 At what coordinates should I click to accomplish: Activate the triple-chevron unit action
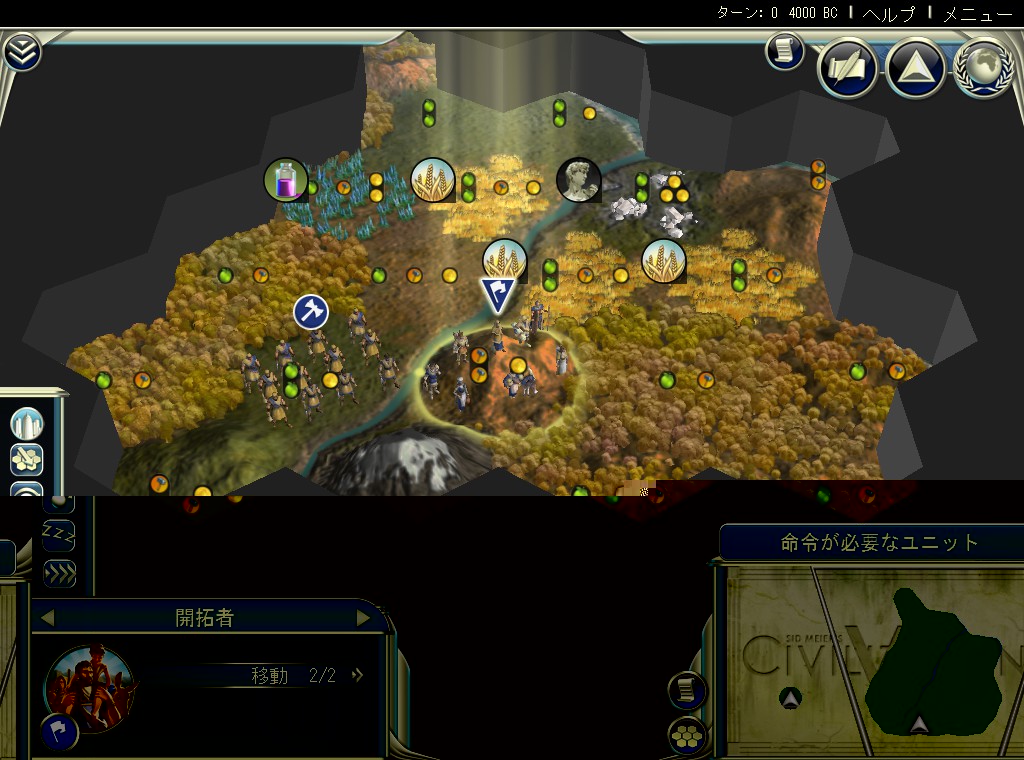pos(59,573)
